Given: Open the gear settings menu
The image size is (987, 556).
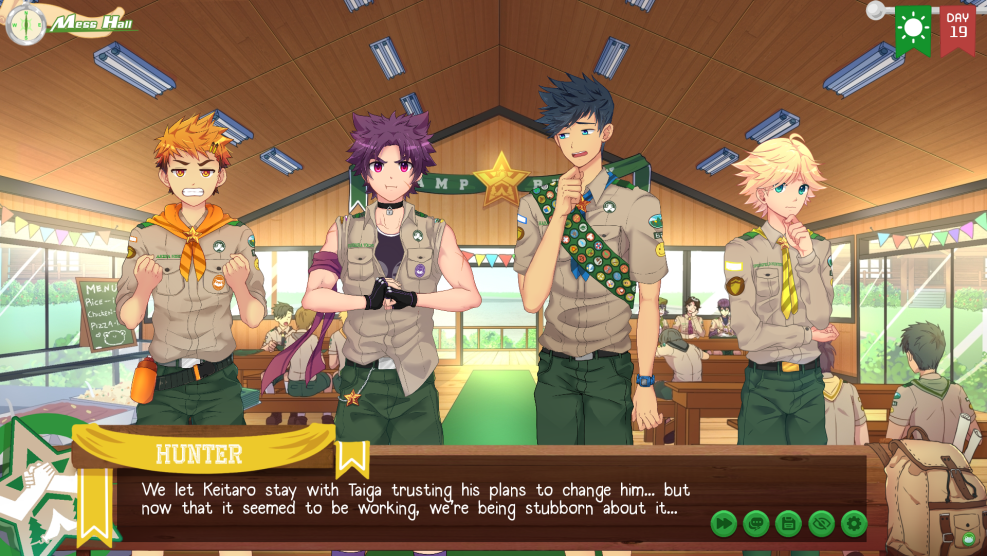Looking at the screenshot, I should [853, 522].
